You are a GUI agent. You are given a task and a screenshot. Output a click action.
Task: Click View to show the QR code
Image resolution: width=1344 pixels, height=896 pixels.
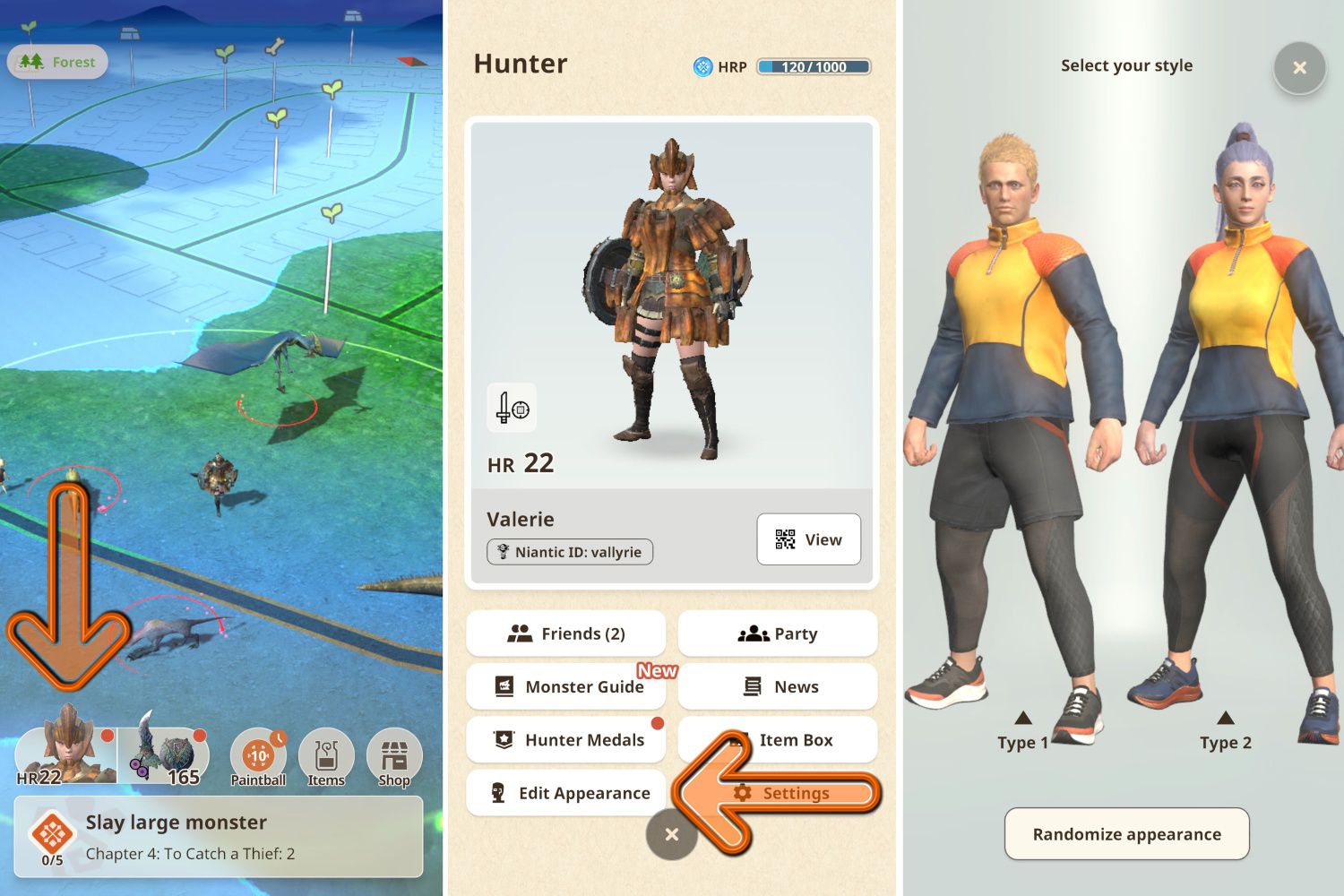coord(809,539)
